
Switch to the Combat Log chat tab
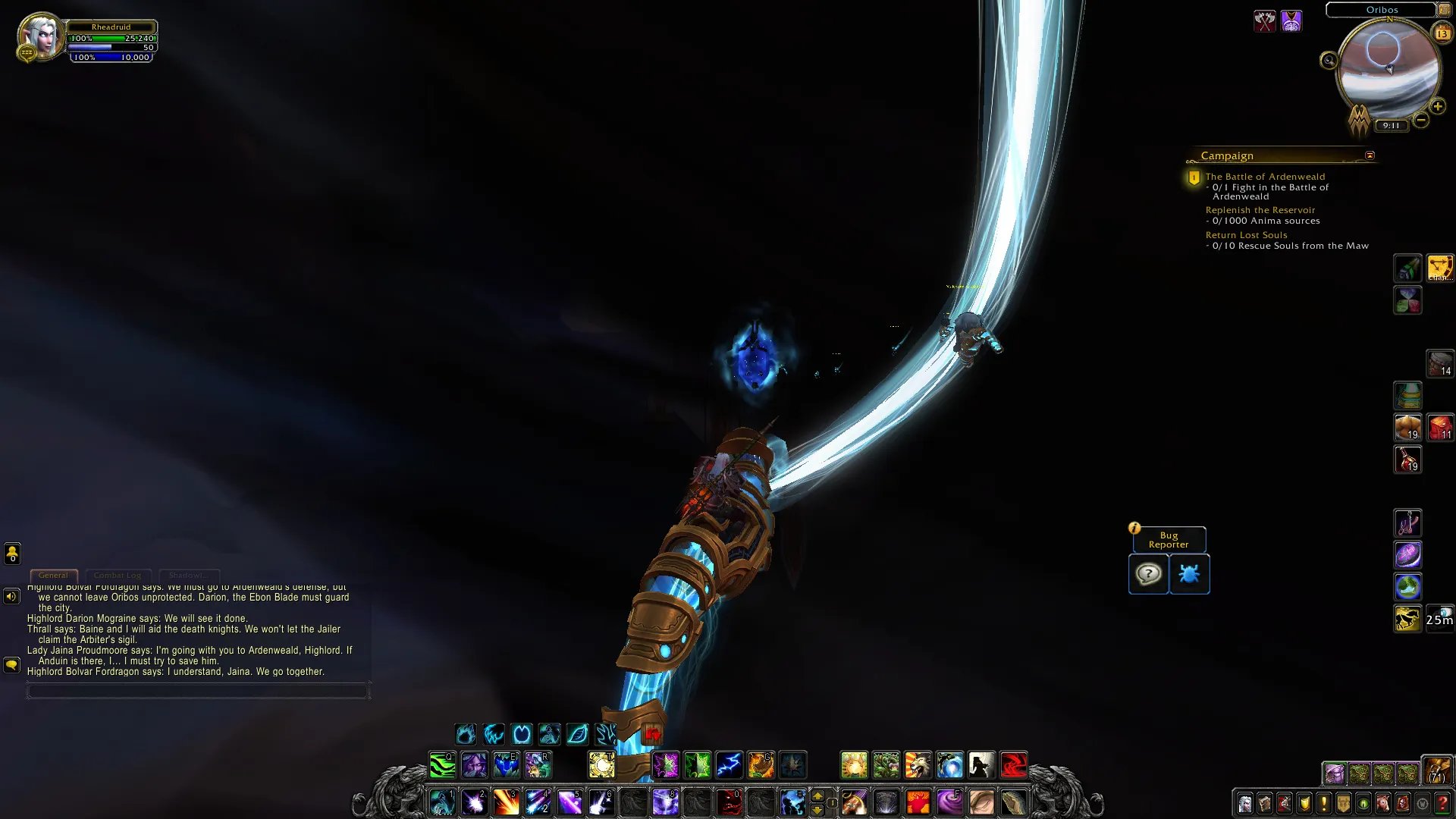click(118, 576)
